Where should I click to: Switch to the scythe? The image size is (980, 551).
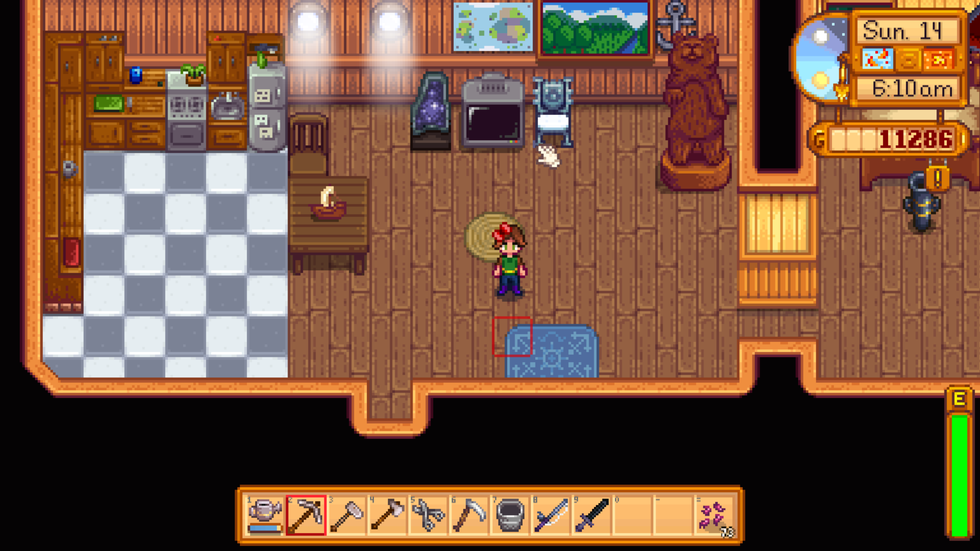click(x=470, y=516)
